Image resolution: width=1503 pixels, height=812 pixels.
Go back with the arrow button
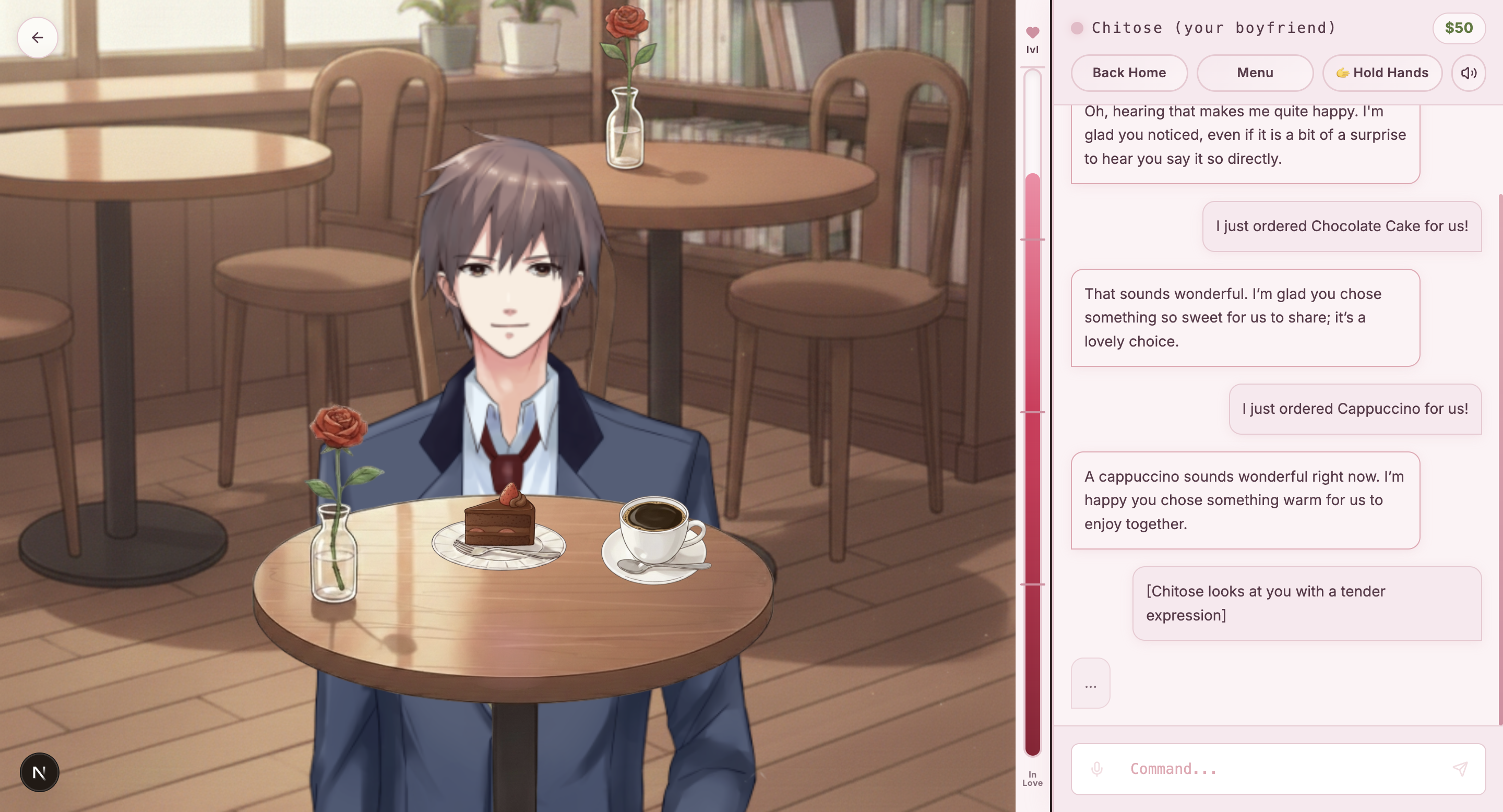coord(38,38)
